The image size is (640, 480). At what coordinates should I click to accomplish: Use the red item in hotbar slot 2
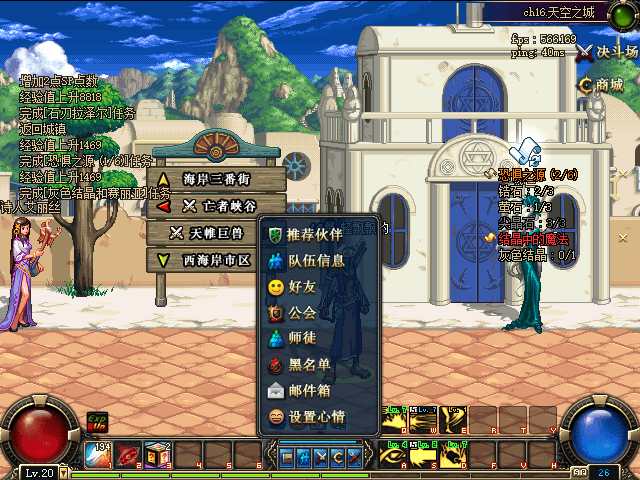[129, 455]
